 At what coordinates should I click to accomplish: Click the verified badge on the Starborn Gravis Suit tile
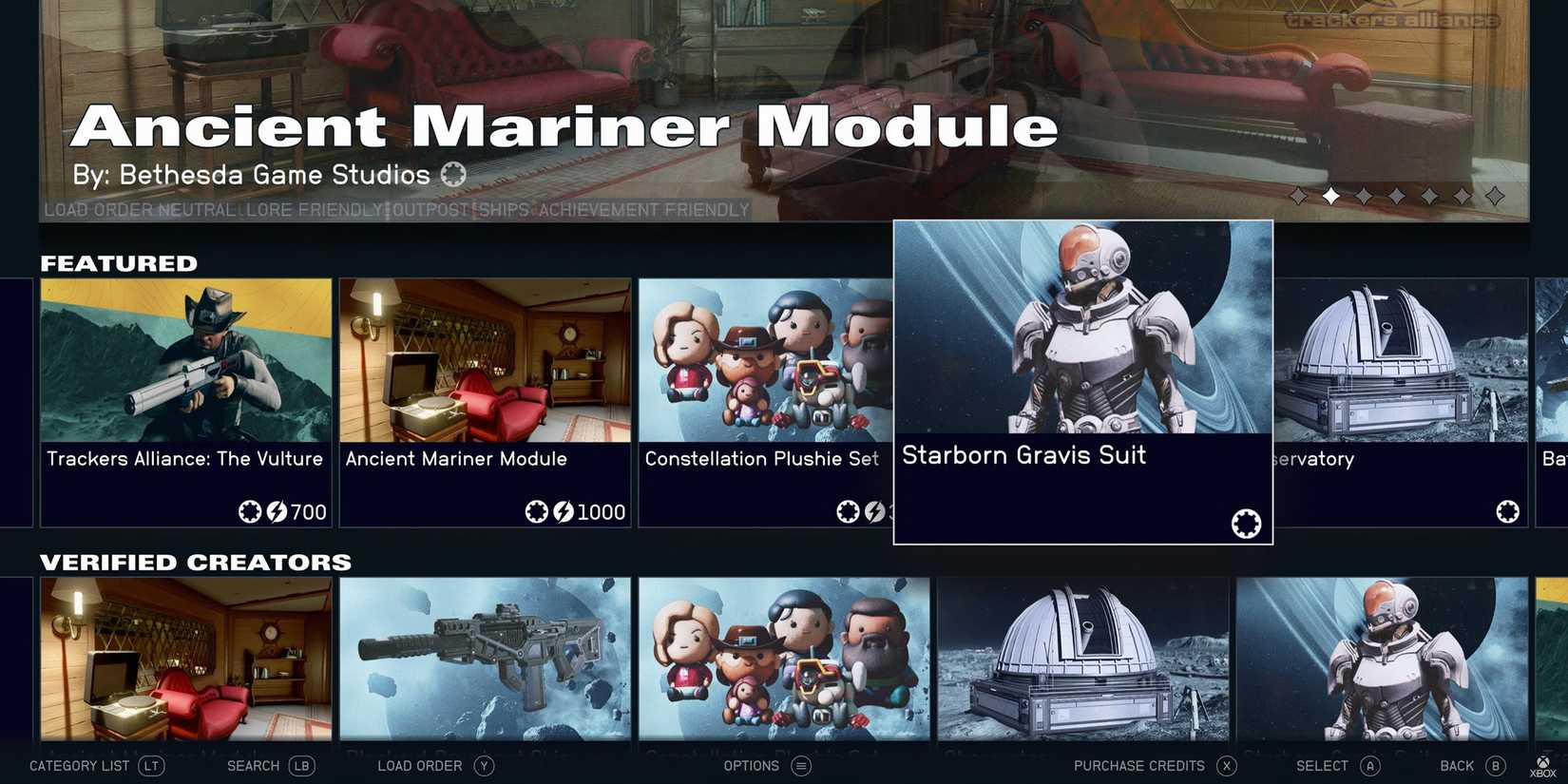[1244, 523]
